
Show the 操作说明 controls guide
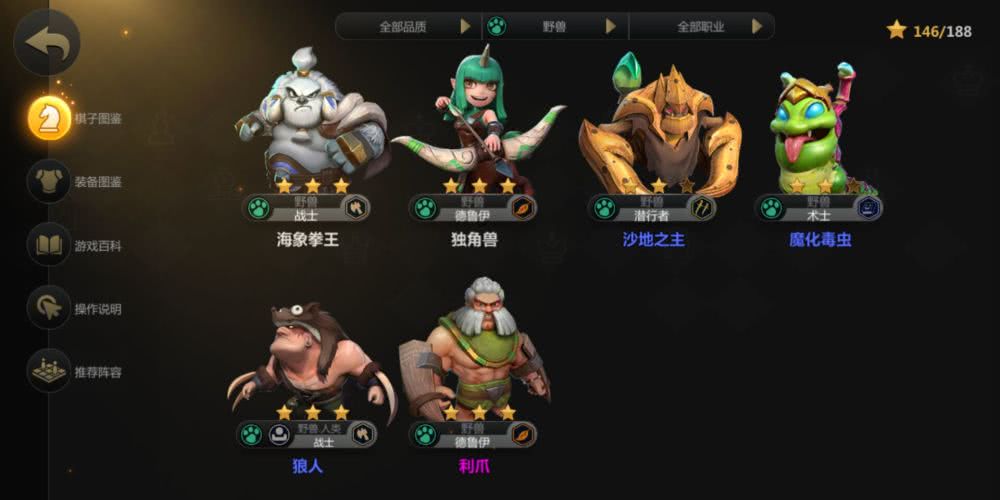coord(50,308)
